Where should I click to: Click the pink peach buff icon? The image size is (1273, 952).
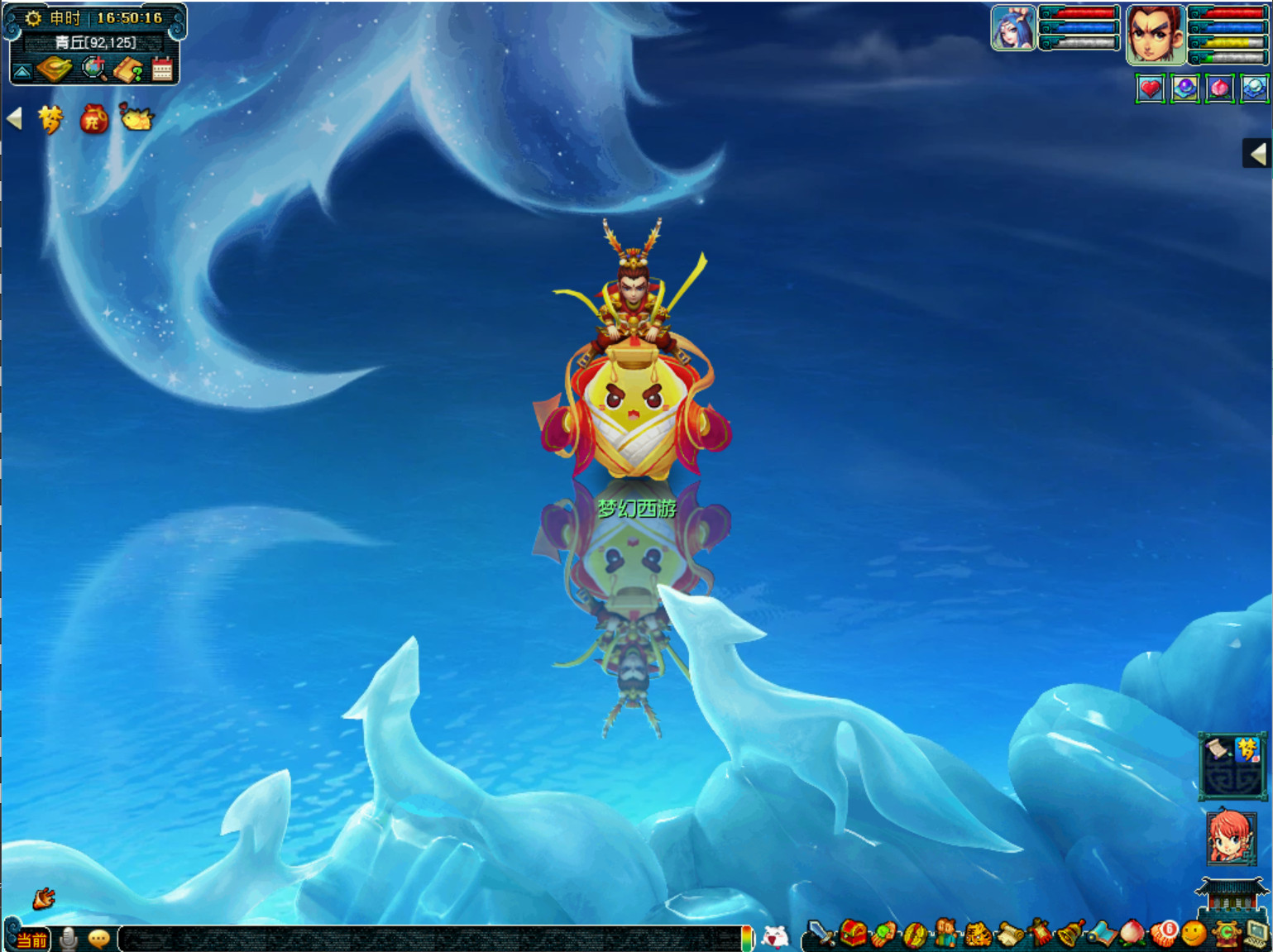tap(1220, 89)
